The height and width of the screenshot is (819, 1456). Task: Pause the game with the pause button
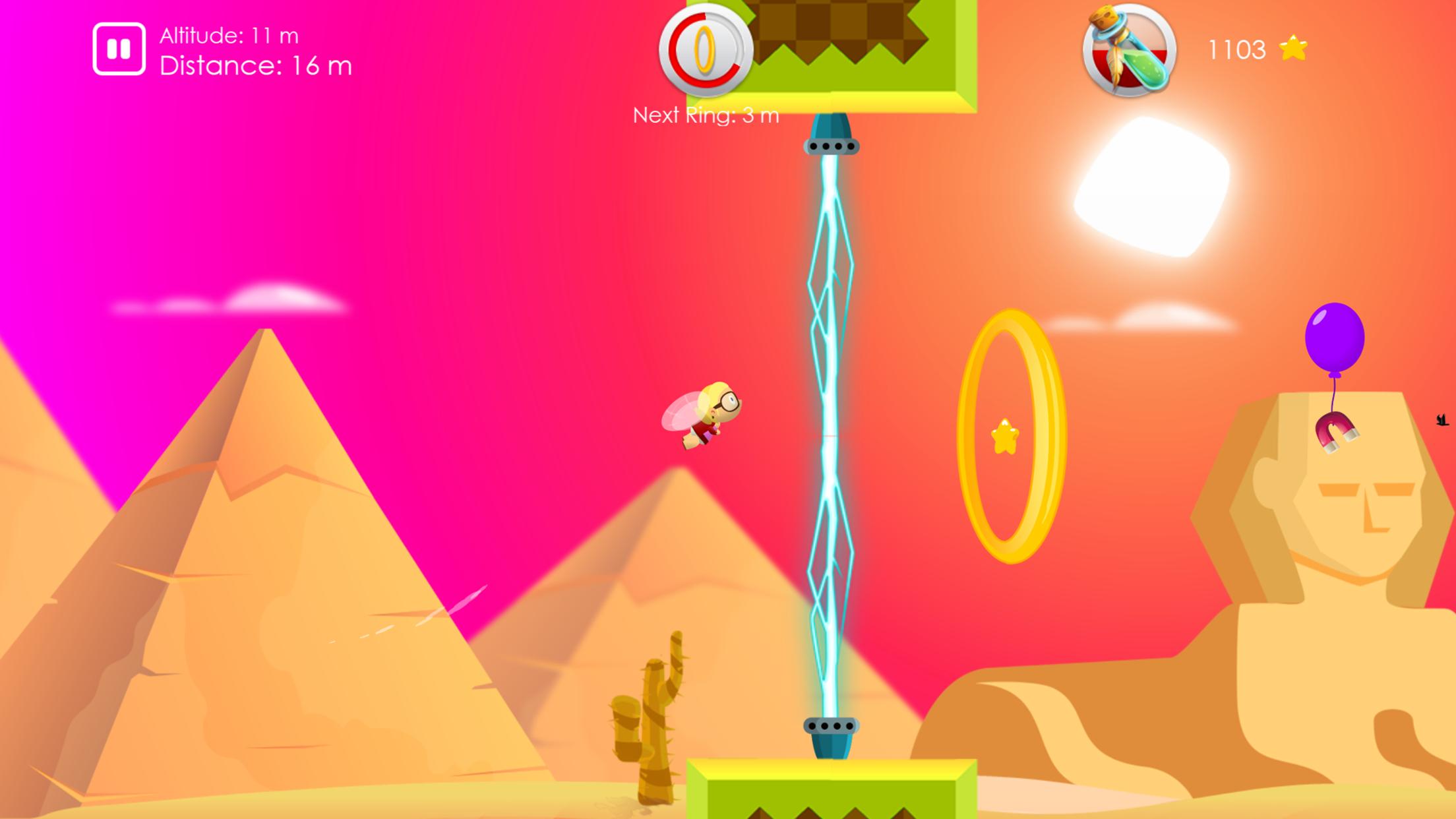pyautogui.click(x=119, y=49)
